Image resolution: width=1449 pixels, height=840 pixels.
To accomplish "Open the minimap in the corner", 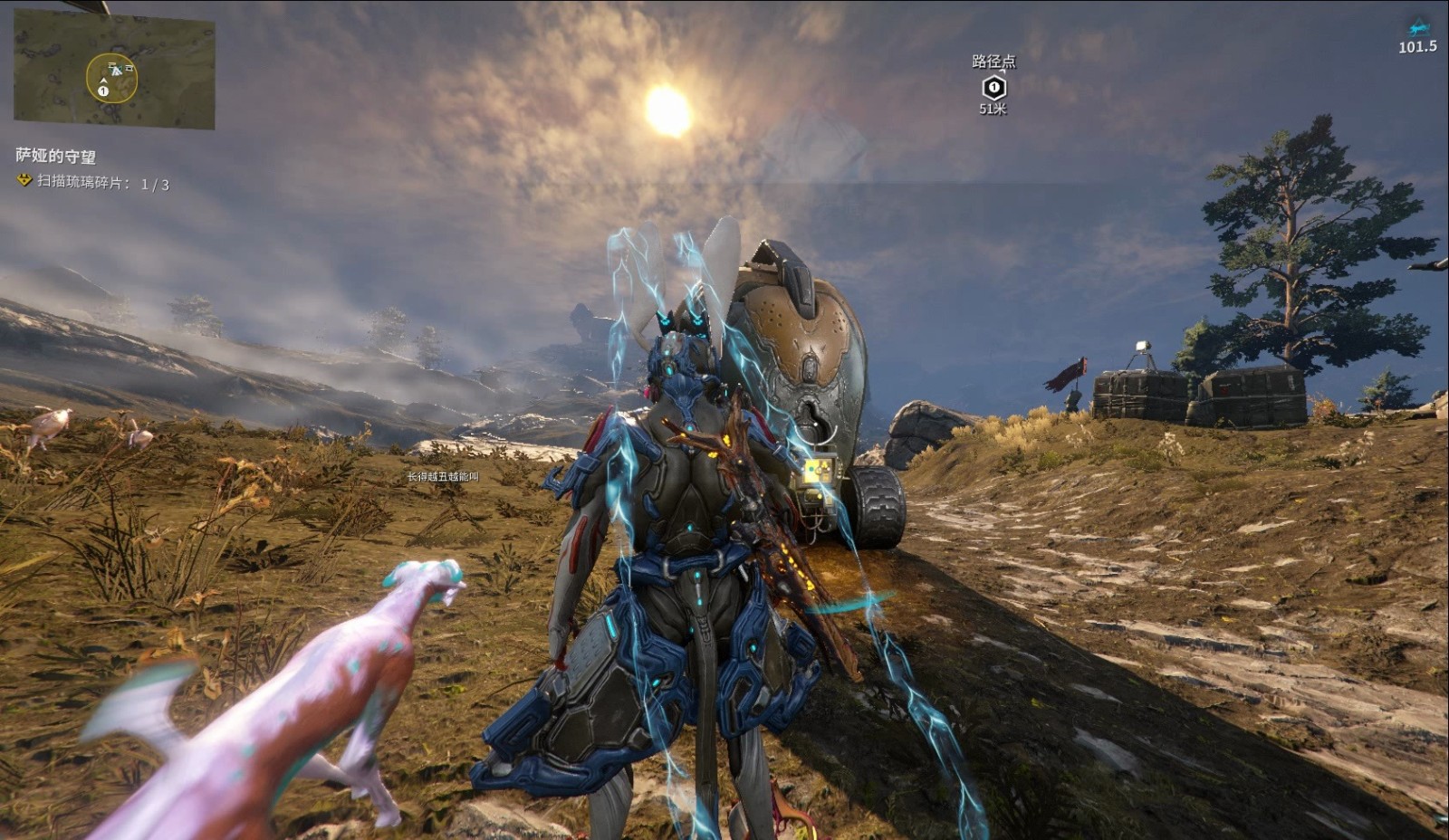I will 114,70.
